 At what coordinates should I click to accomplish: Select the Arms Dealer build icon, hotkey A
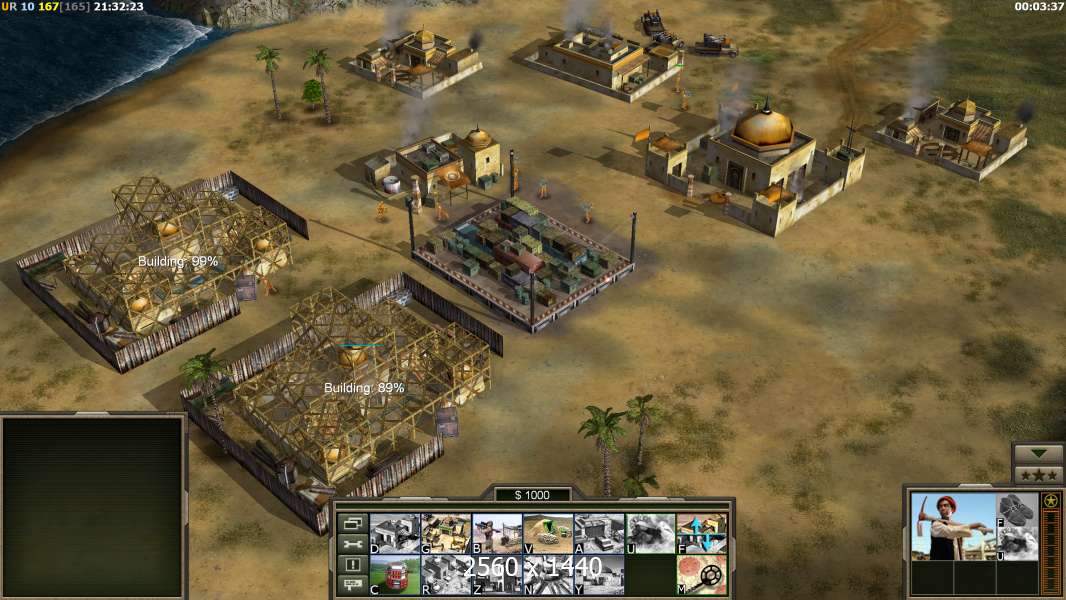coord(599,533)
